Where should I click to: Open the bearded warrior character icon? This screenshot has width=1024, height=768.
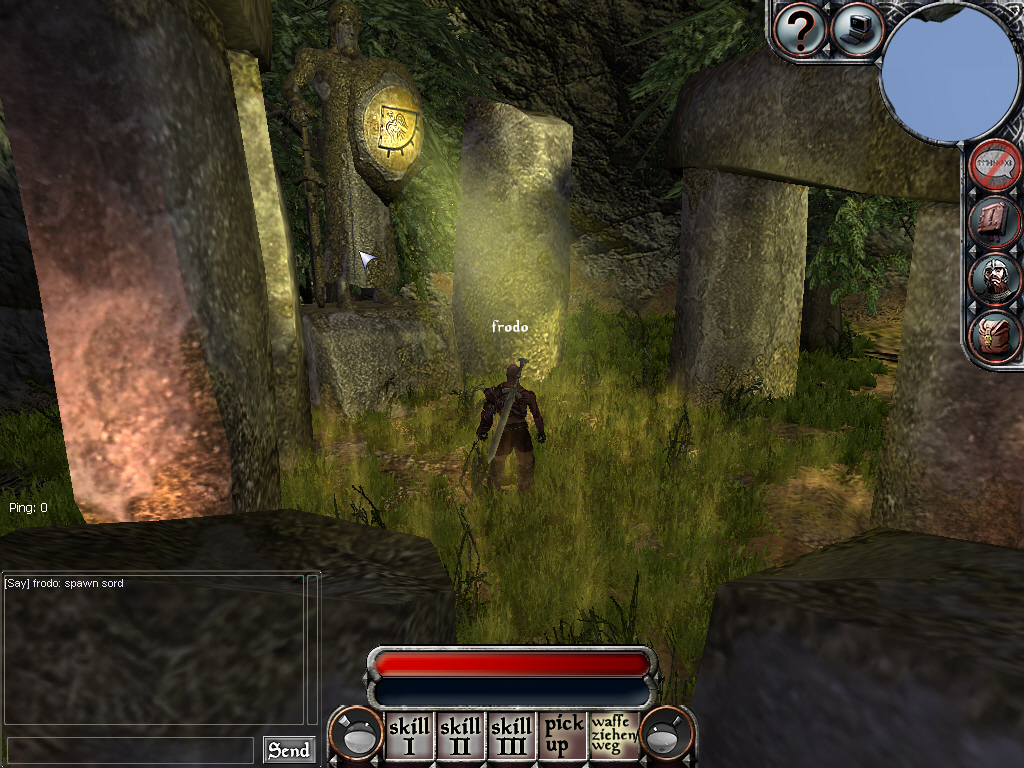pos(995,279)
